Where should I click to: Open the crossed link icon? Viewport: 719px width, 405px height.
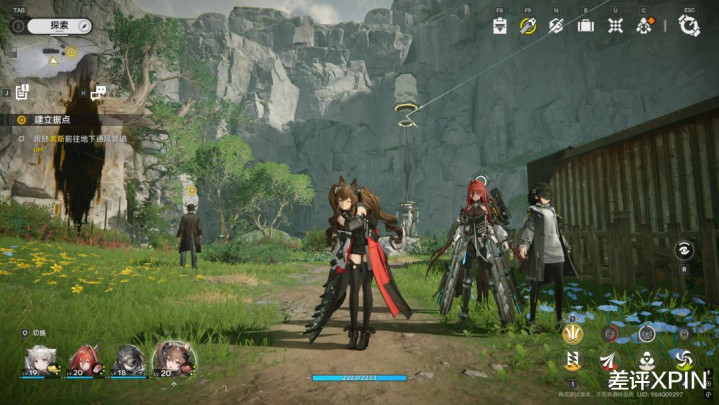click(x=557, y=26)
